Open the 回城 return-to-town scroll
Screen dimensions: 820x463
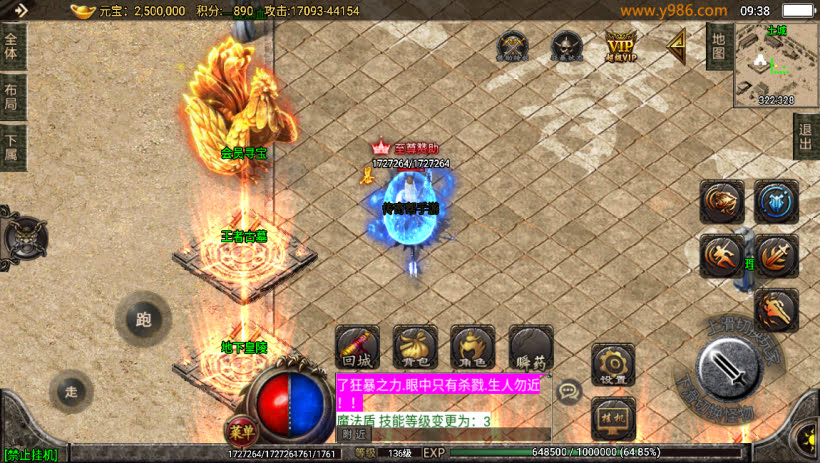pyautogui.click(x=357, y=345)
